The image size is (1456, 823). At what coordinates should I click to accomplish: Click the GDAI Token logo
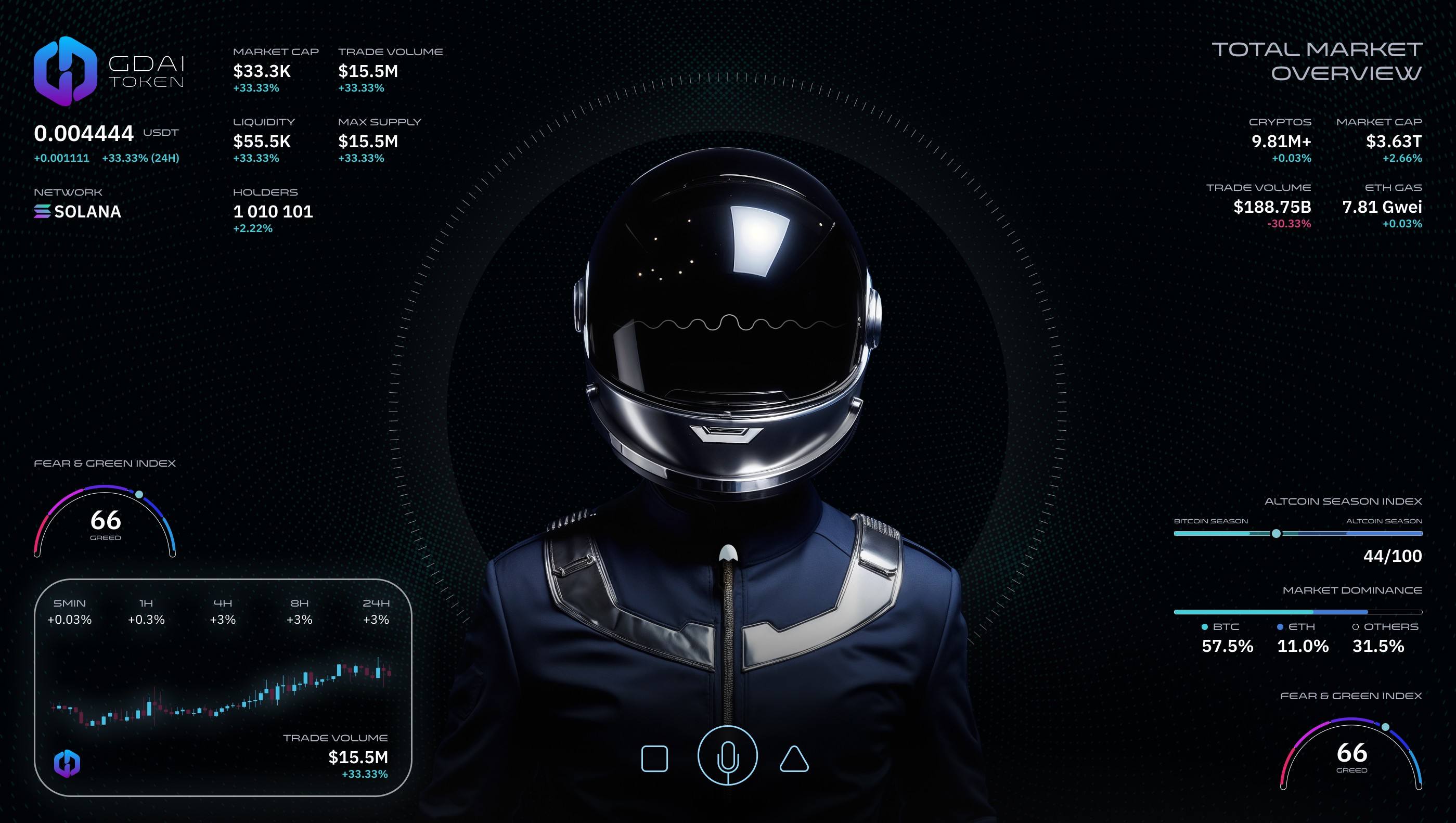(x=66, y=71)
